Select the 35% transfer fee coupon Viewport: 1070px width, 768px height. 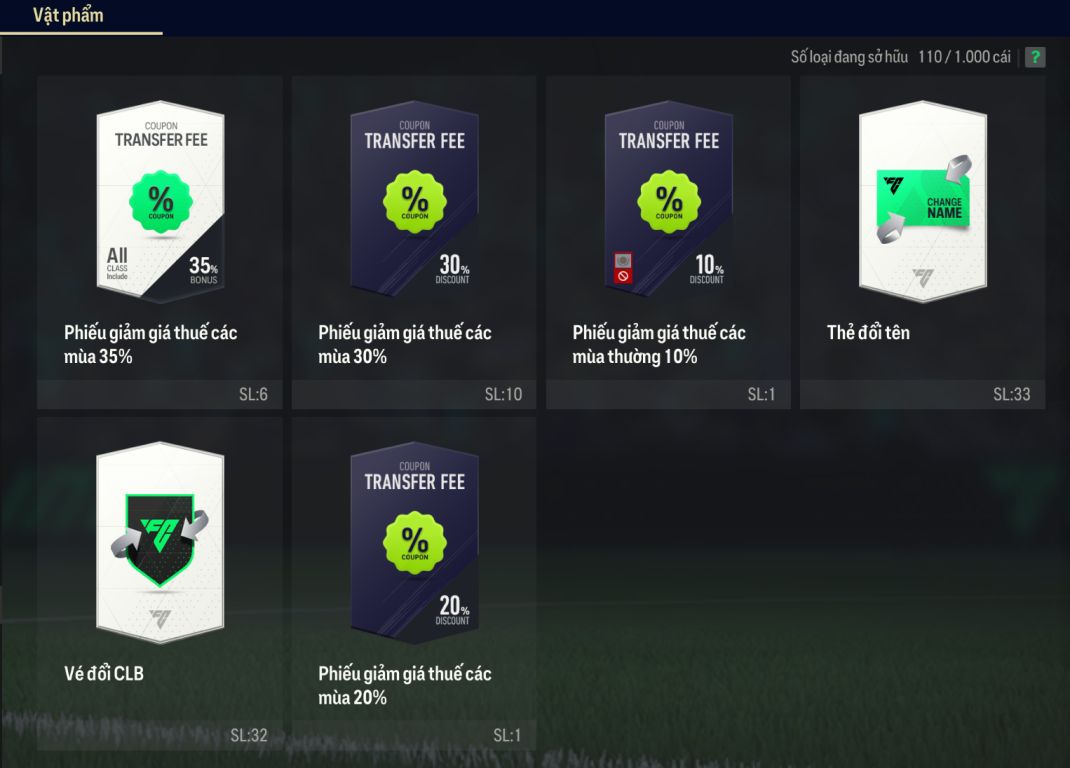160,241
